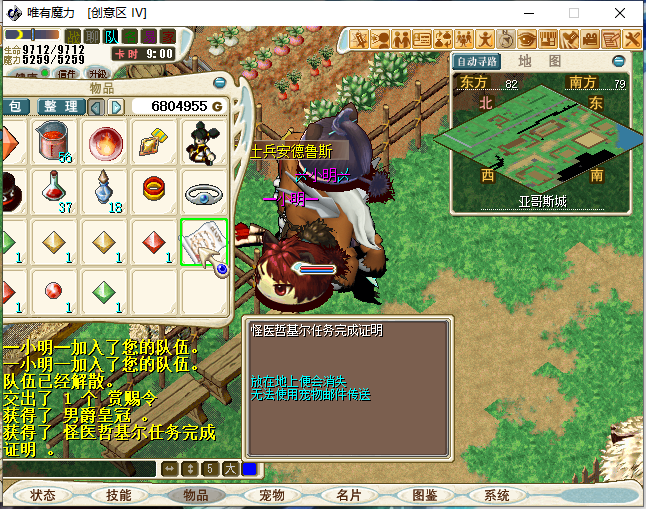Select the fire orb item slot
Image resolution: width=646 pixels, height=509 pixels.
tap(105, 142)
